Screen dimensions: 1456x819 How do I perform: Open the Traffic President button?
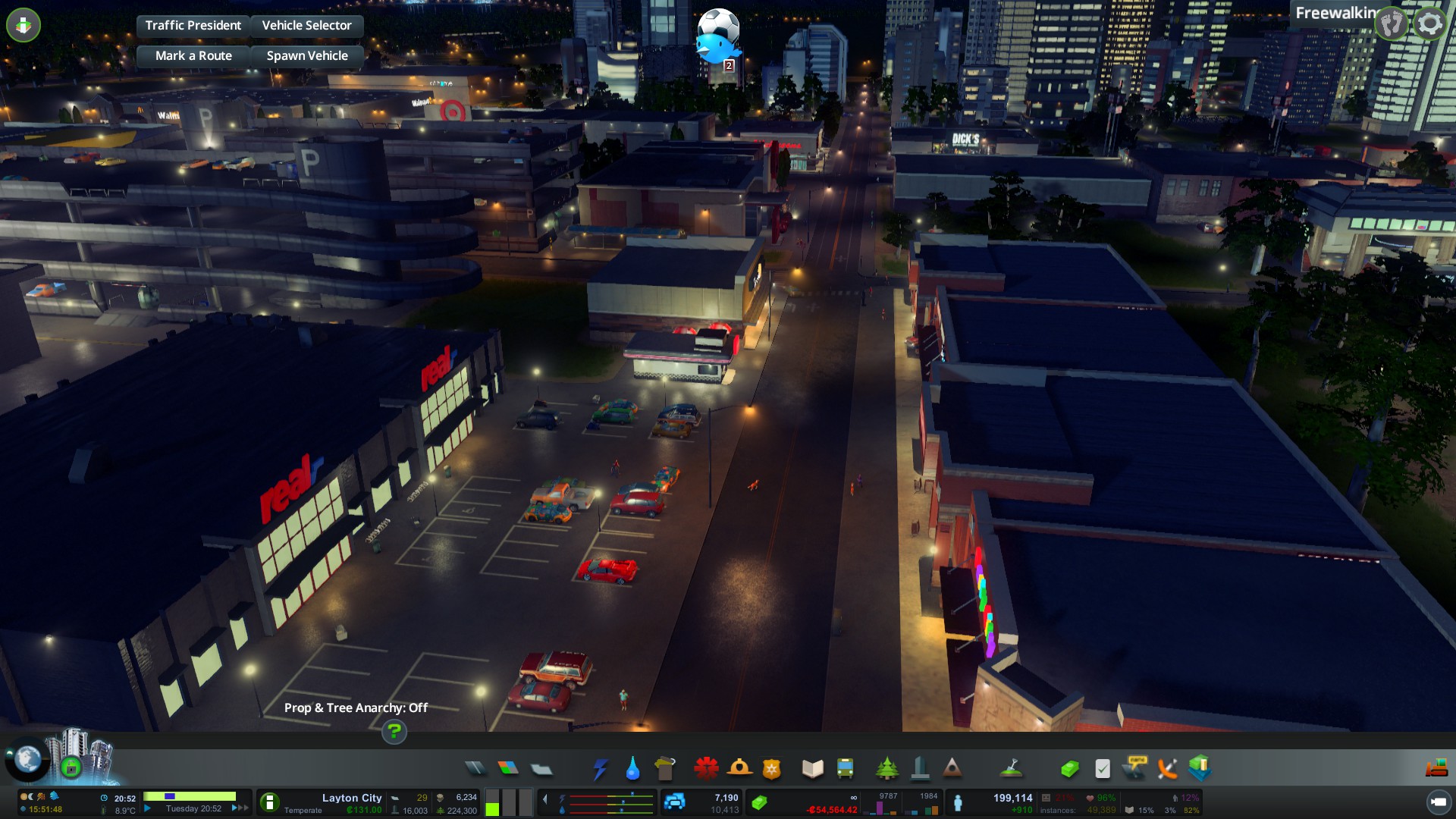click(193, 26)
